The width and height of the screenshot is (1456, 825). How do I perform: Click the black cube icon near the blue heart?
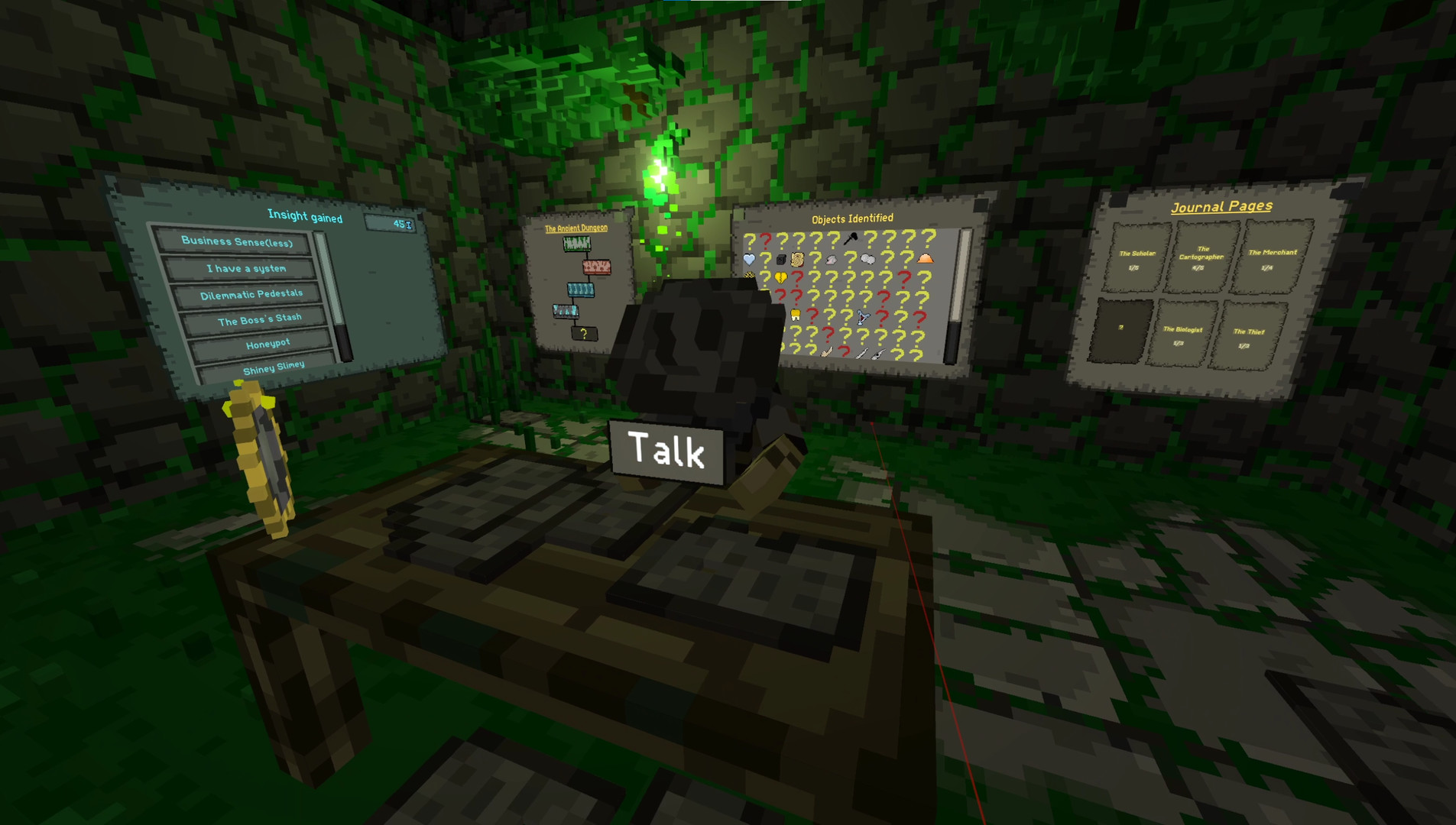[781, 259]
